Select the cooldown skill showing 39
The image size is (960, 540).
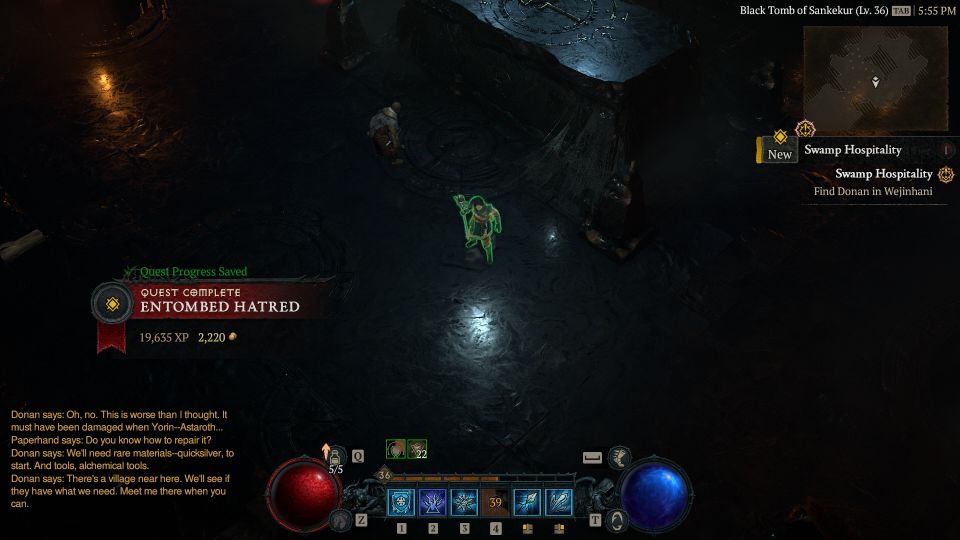click(496, 503)
